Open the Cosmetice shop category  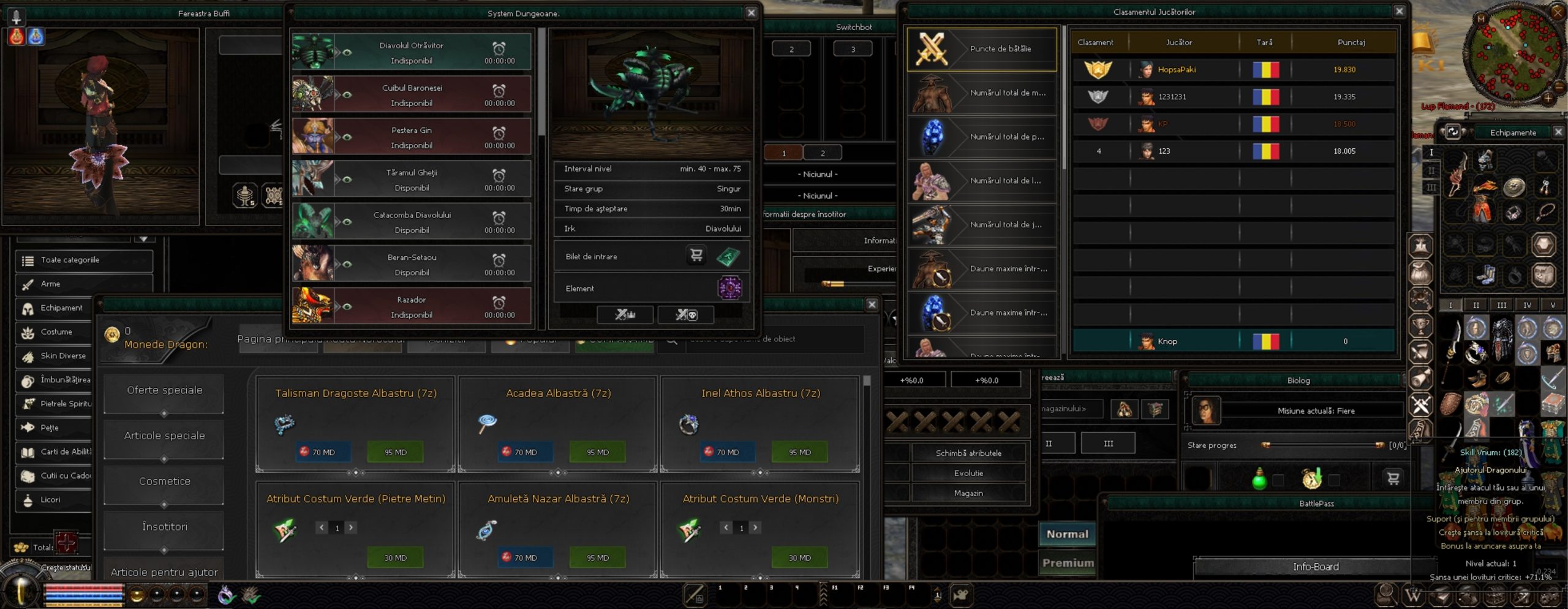[x=164, y=482]
